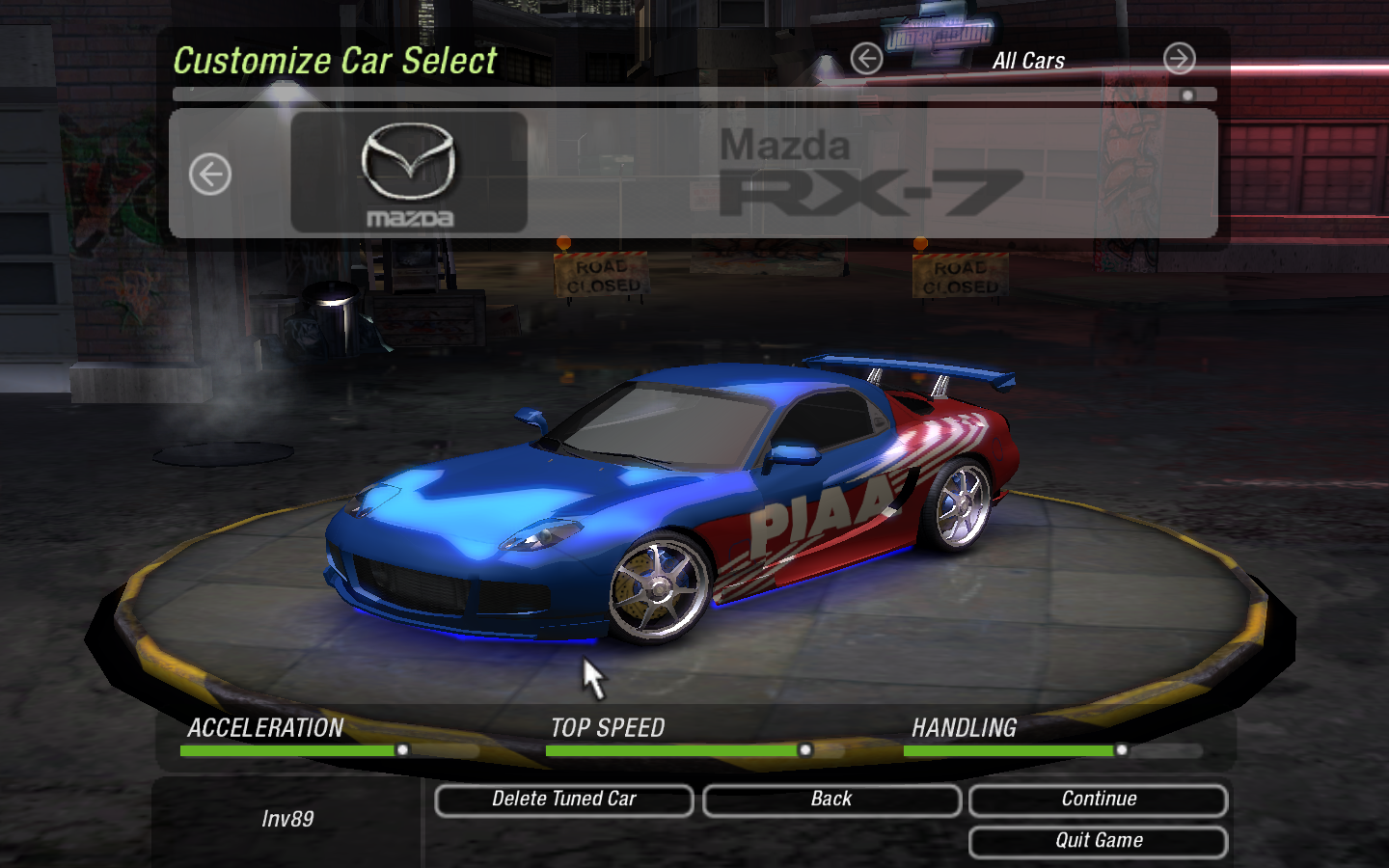The height and width of the screenshot is (868, 1389).
Task: Choose Quit Game
Action: coord(1098,841)
